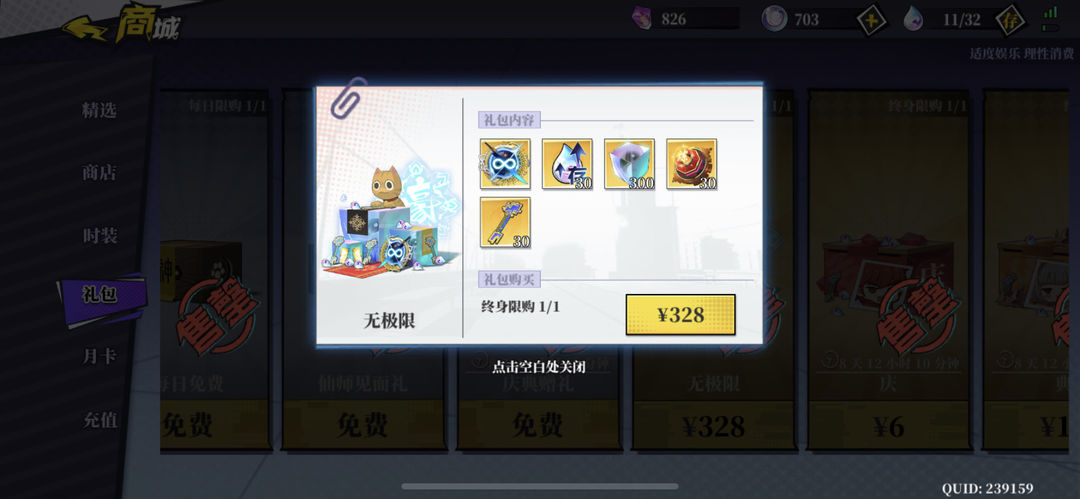1080x499 pixels.
Task: Open the 充值 recharge tab
Action: coord(99,420)
